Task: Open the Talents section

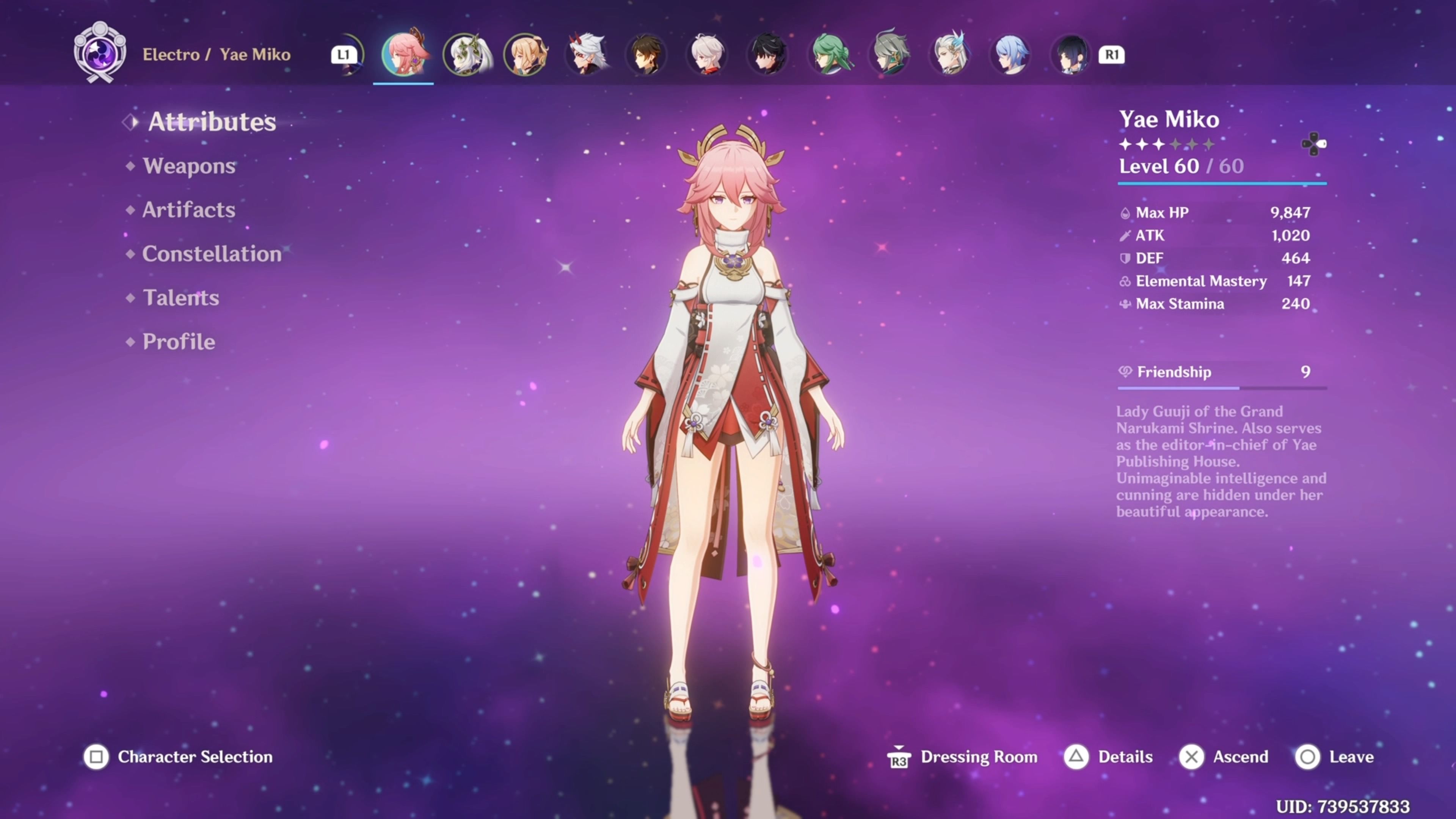Action: coord(180,298)
